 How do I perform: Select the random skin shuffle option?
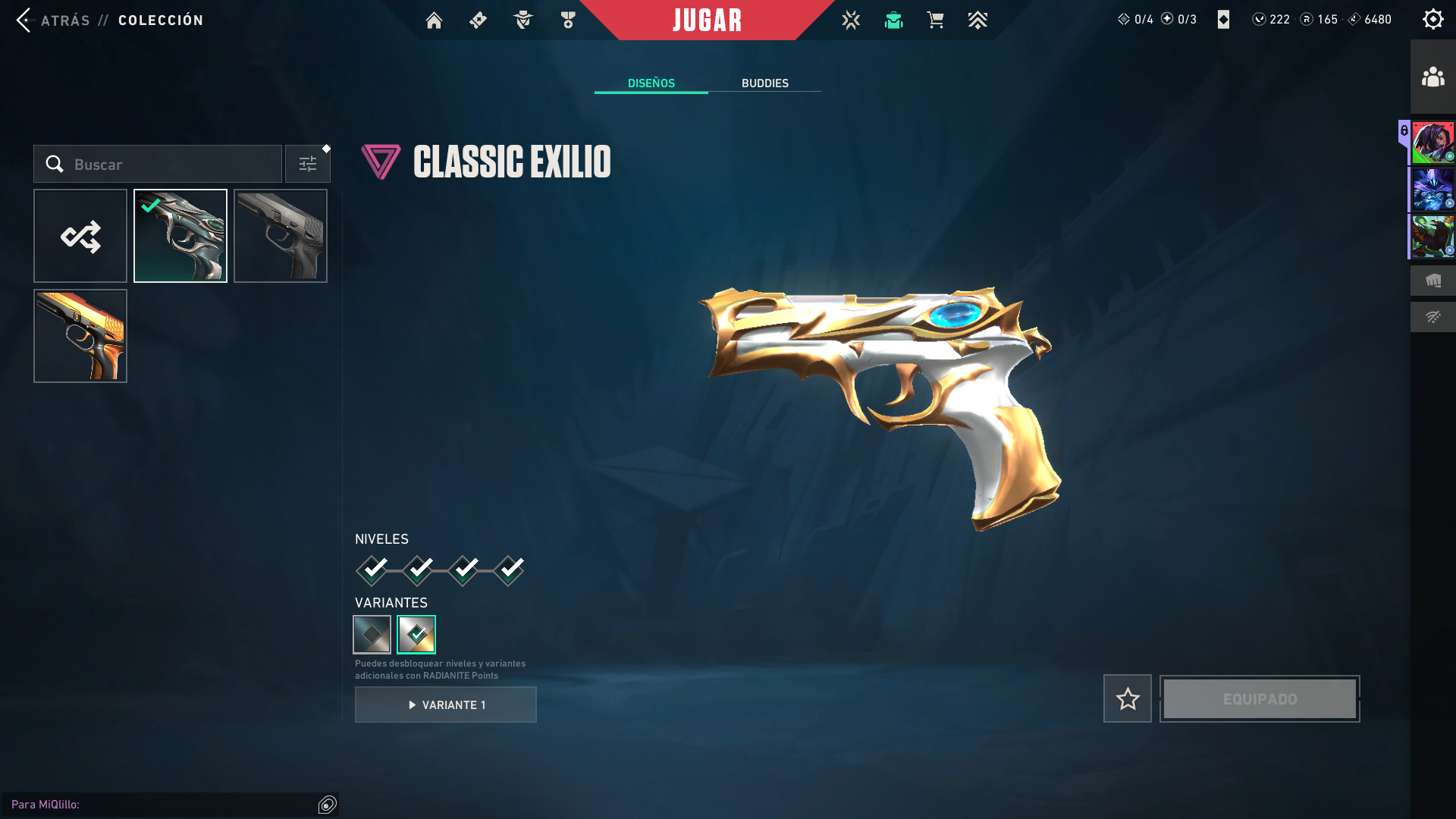tap(80, 236)
